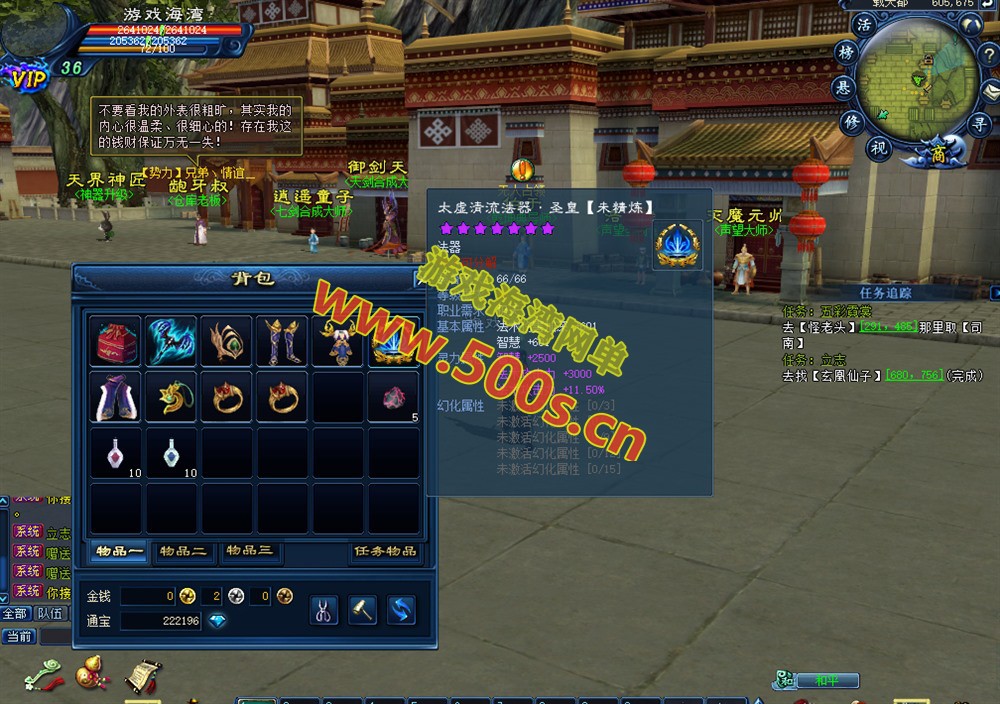This screenshot has height=704, width=1000.
Task: Click the scroll icon at bottom left
Action: coord(142,676)
